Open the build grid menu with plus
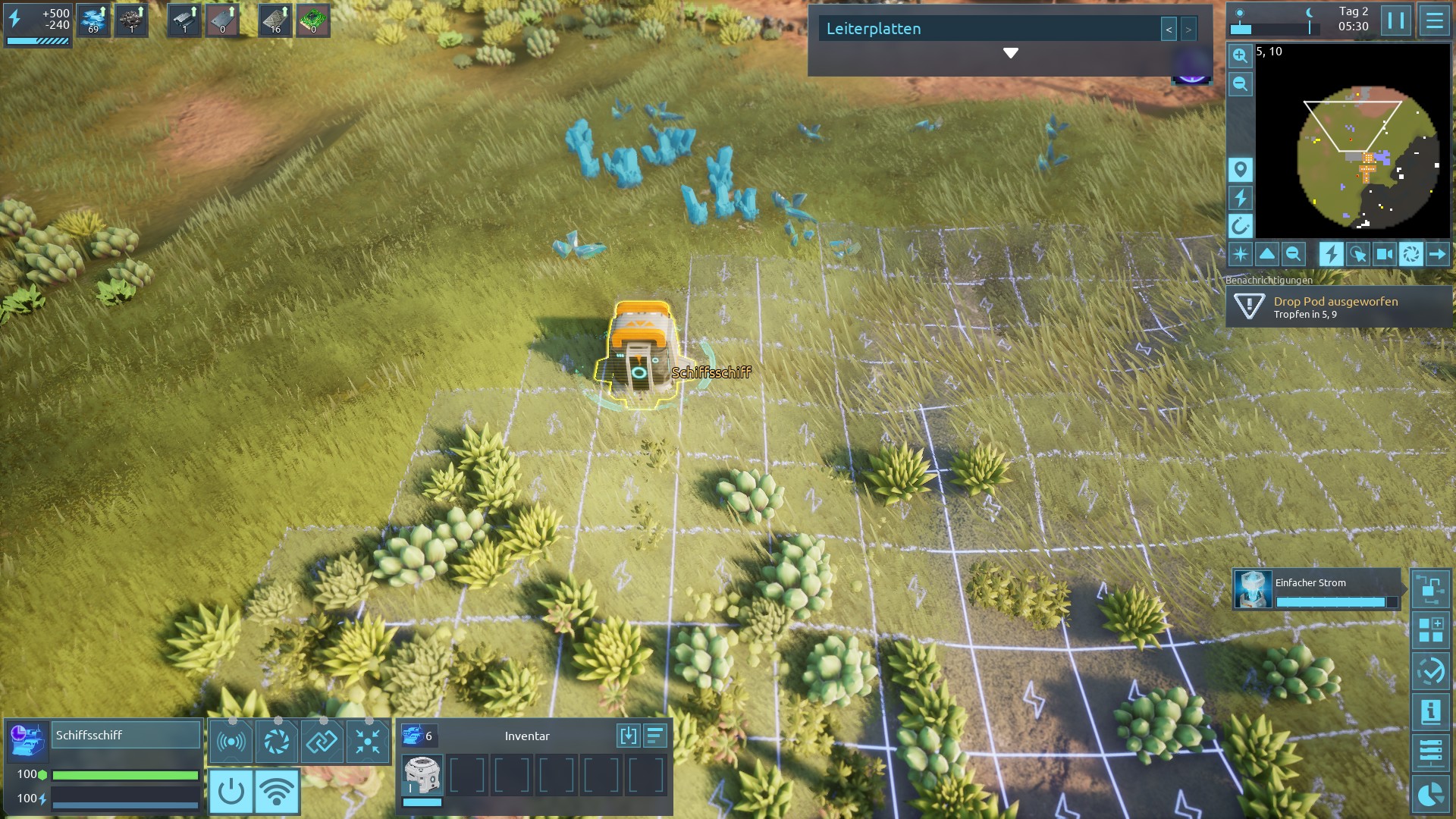 click(x=1430, y=630)
